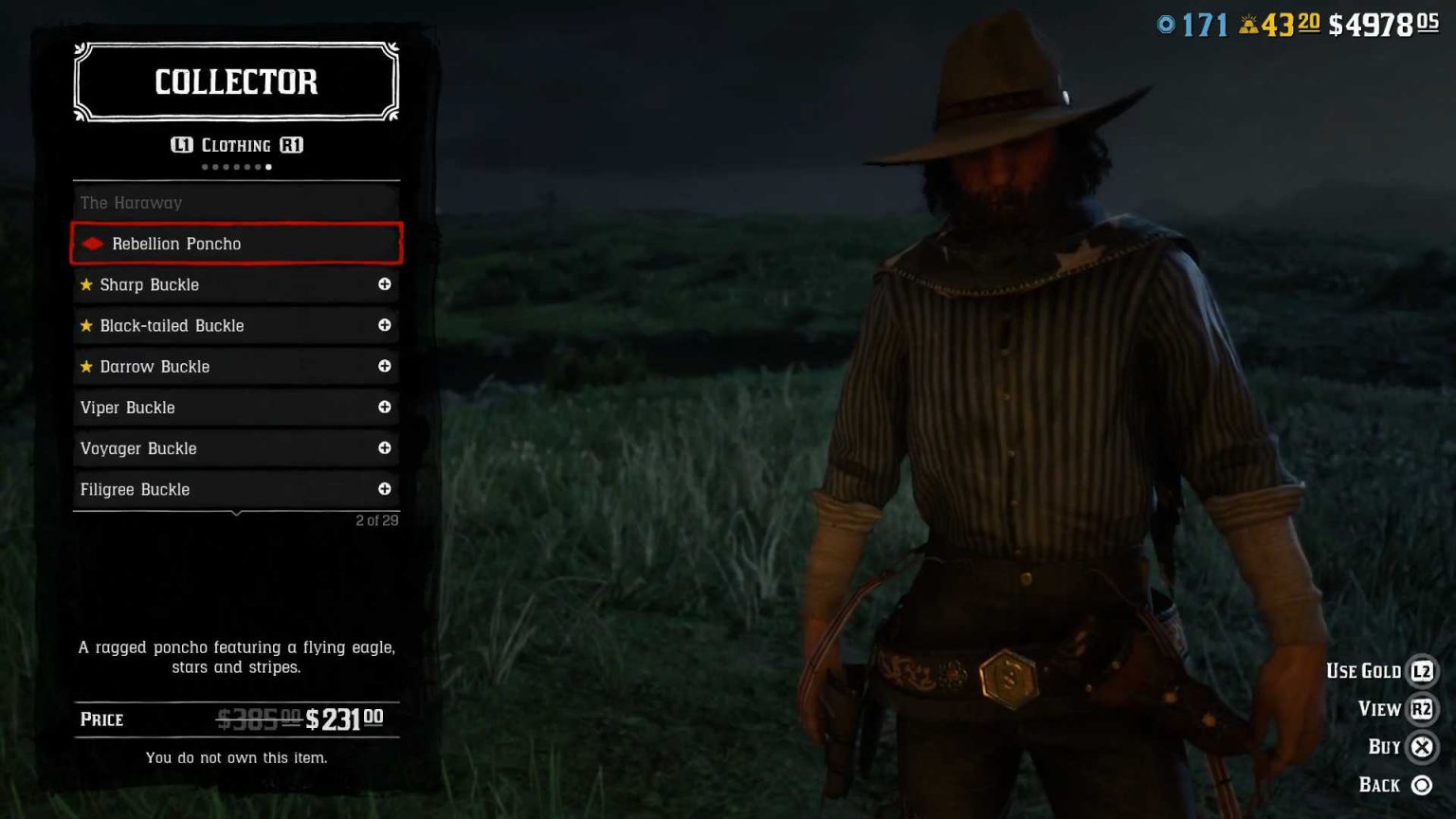Image resolution: width=1456 pixels, height=819 pixels.
Task: Click the last page indicator dot under Clothing
Action: (268, 166)
